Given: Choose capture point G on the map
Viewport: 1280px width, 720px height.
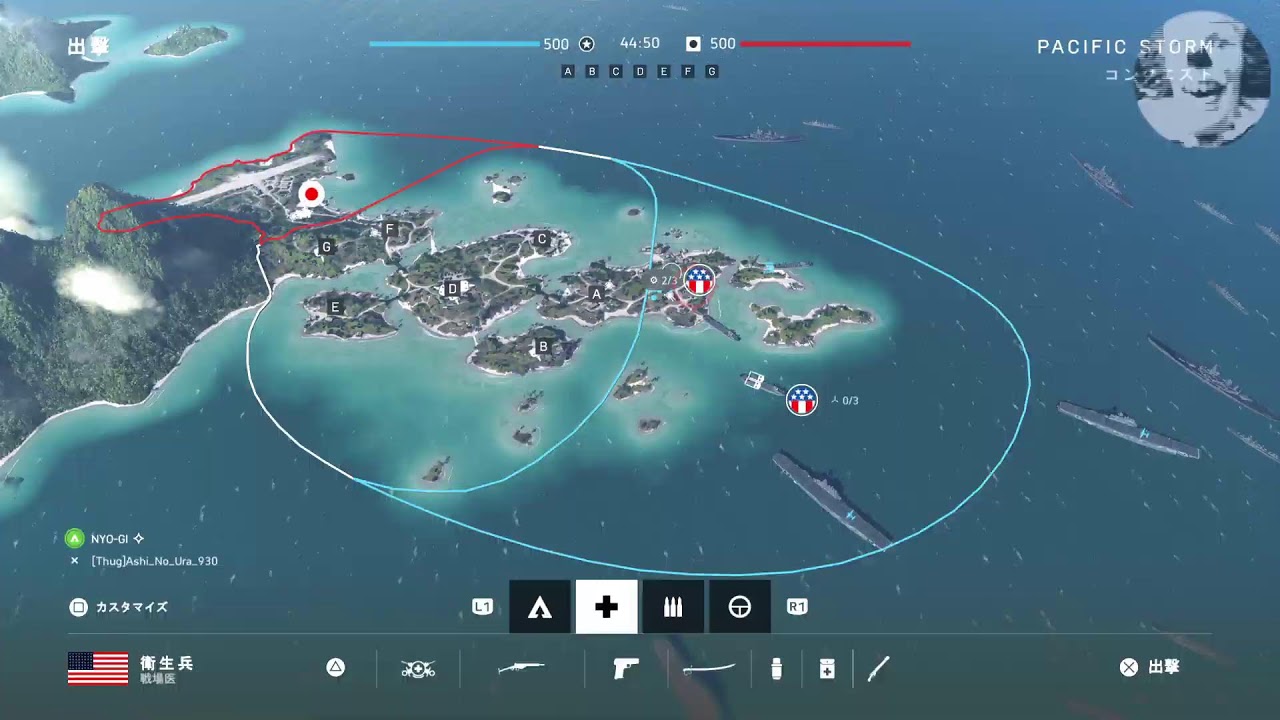Looking at the screenshot, I should point(326,246).
